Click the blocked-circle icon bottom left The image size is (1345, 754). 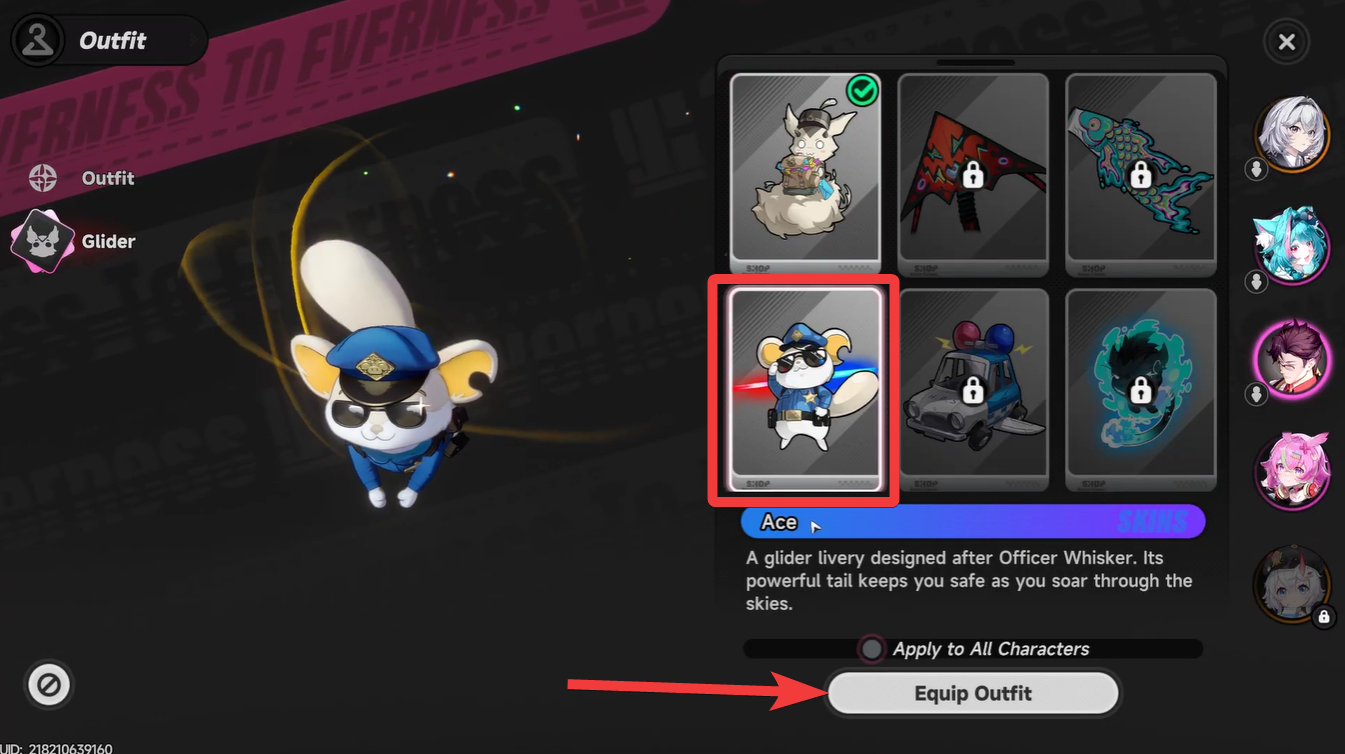(48, 685)
